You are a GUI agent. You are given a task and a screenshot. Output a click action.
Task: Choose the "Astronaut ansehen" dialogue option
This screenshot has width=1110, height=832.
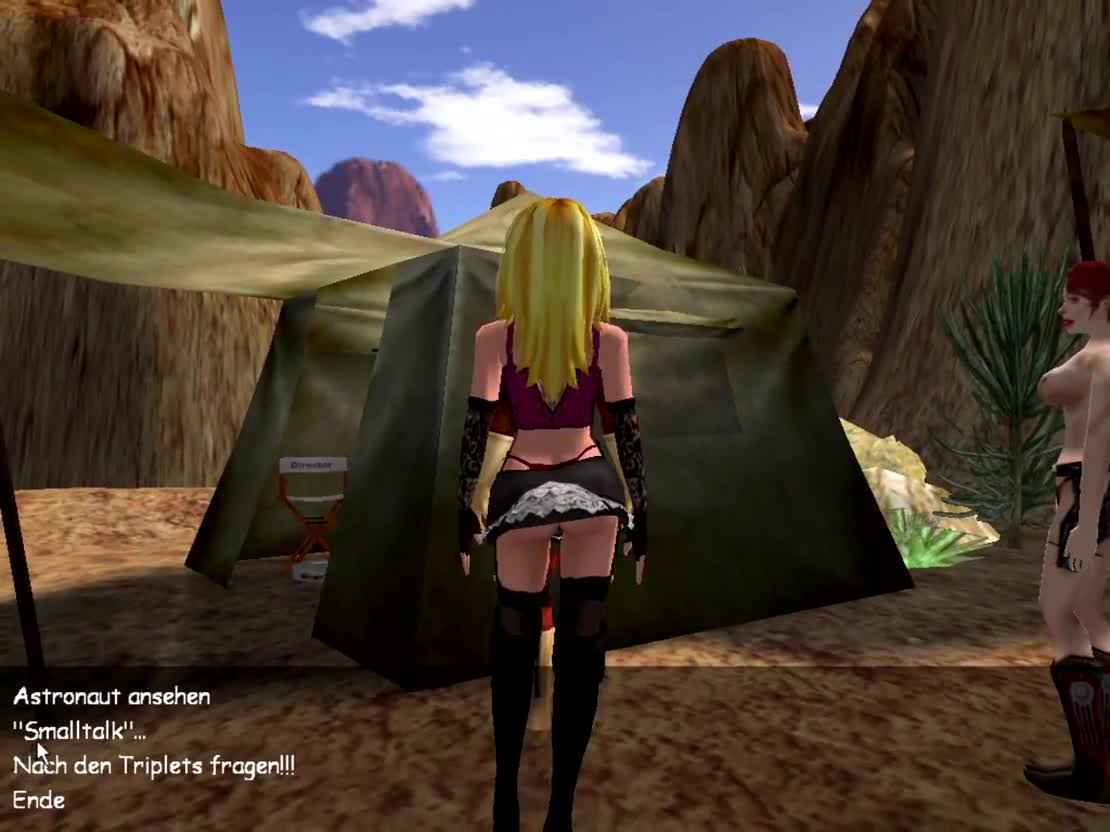pos(111,697)
